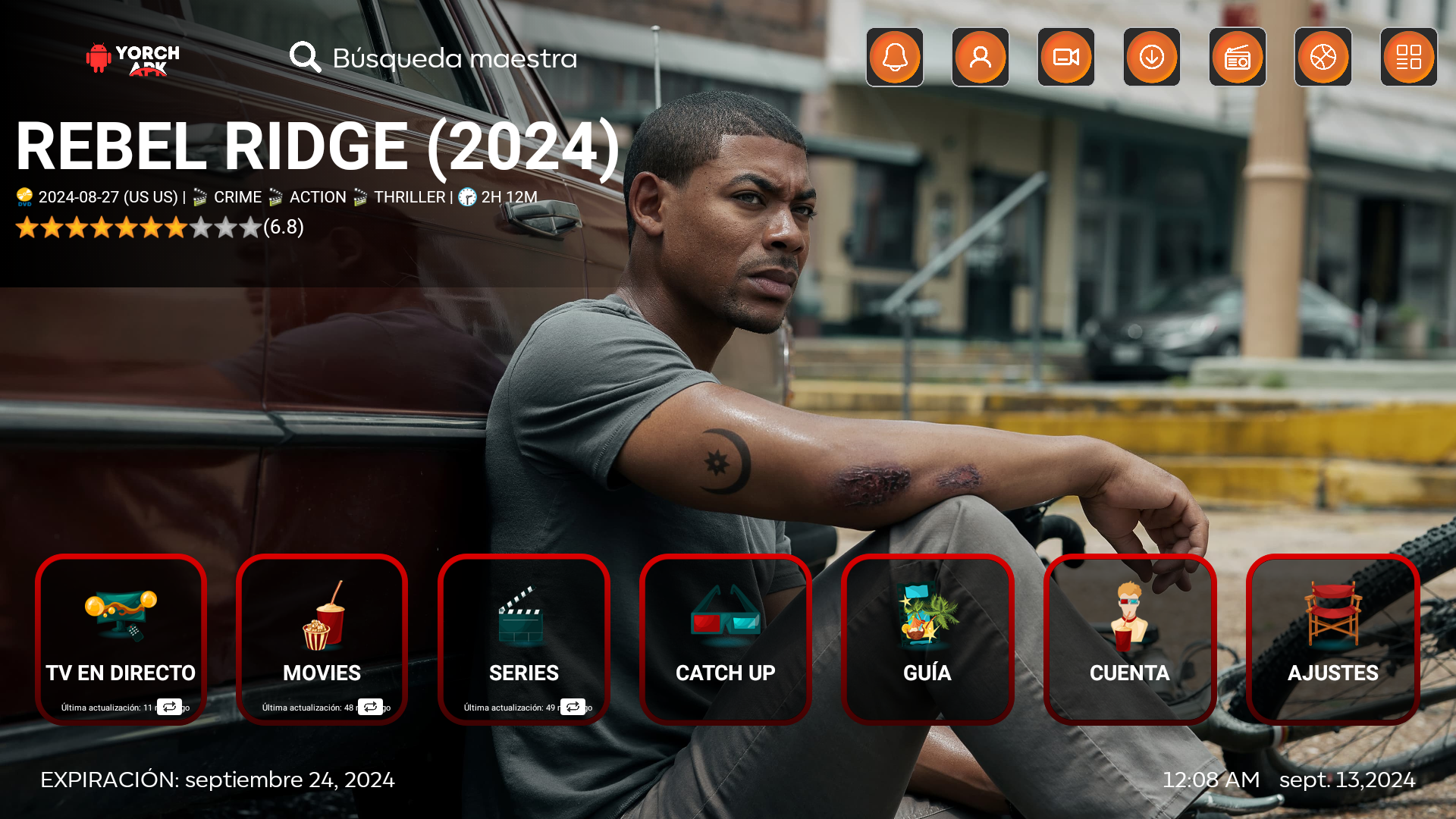
Task: Open the Búsqueda maestra search
Action: 434,58
